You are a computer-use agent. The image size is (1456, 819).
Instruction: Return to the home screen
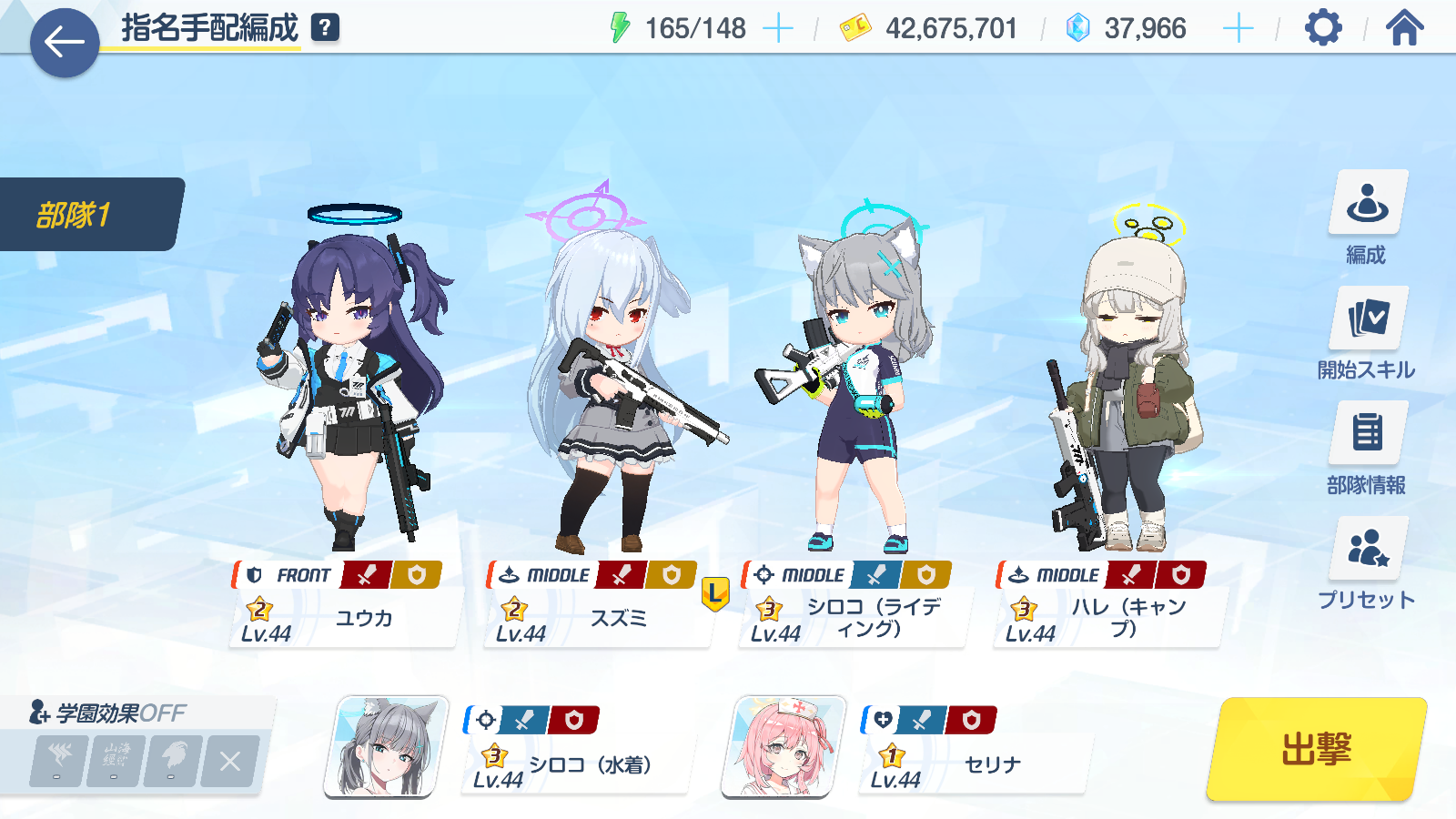(1404, 28)
